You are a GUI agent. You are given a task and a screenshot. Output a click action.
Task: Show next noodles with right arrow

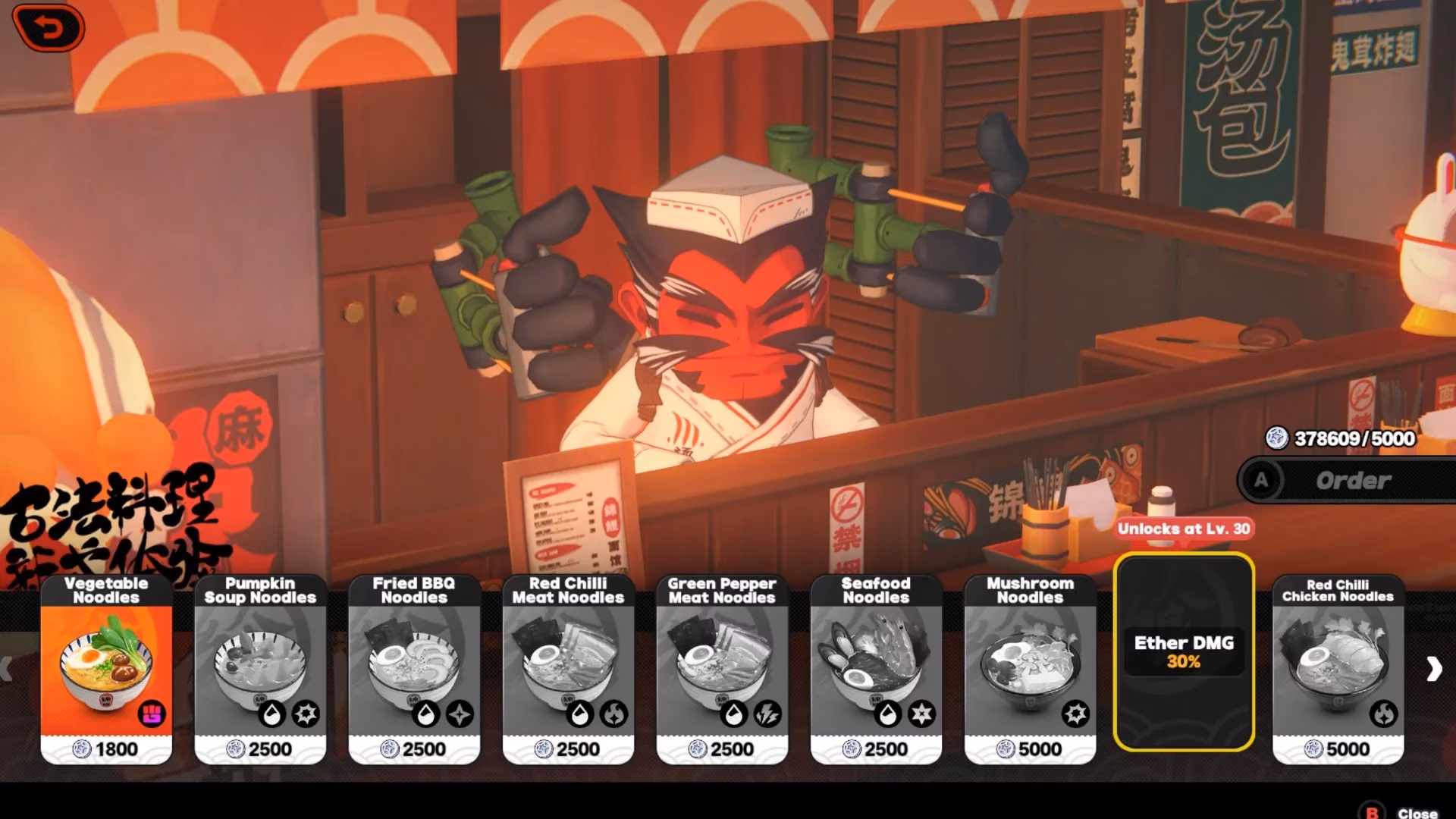(1433, 669)
